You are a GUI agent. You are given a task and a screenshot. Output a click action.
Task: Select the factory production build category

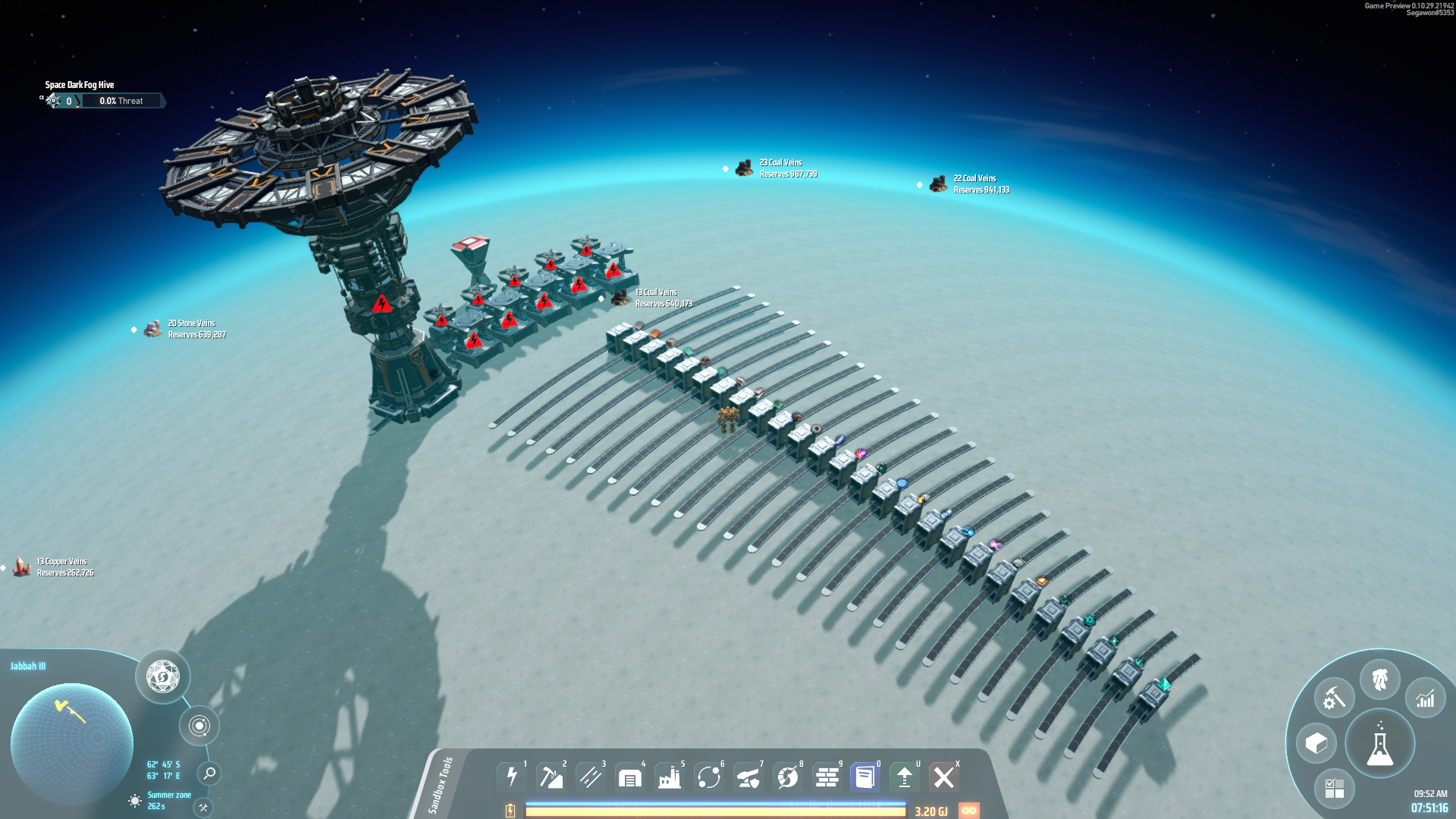tap(669, 777)
